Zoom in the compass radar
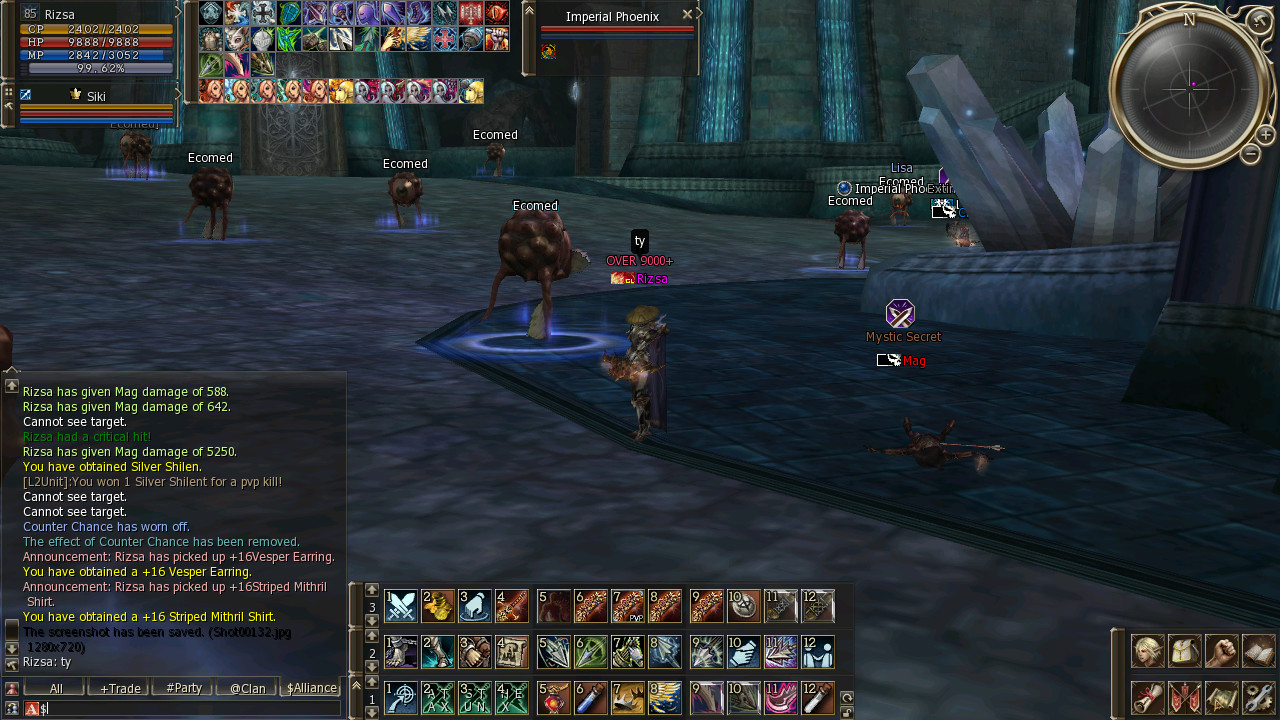 (x=1265, y=134)
